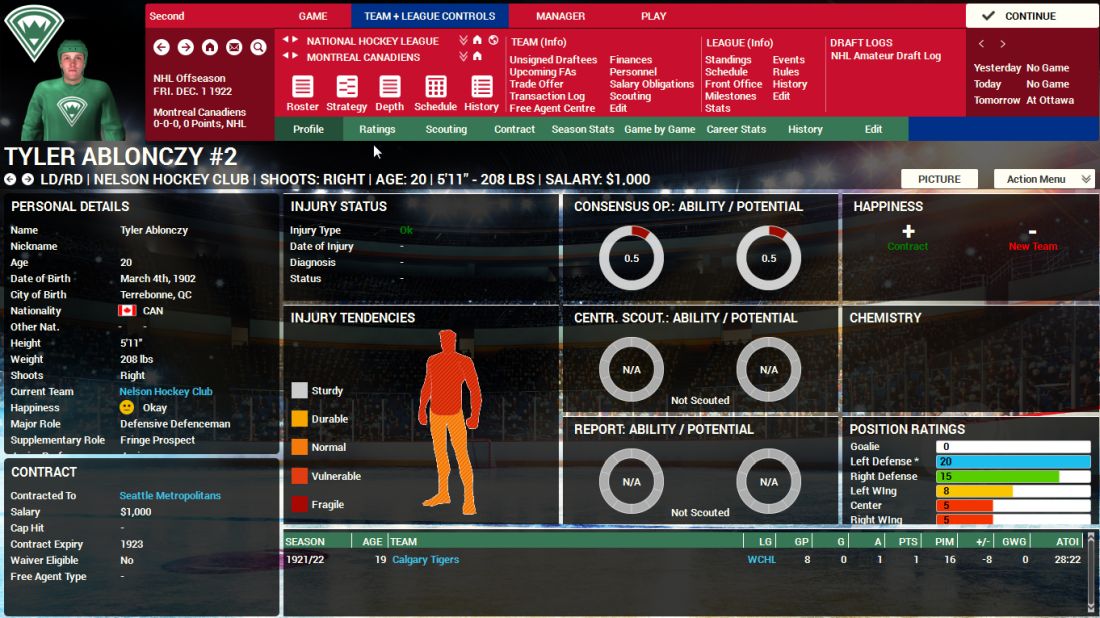This screenshot has width=1100, height=618.
Task: Follow the Seattle Metropolitans team link
Action: tap(170, 496)
